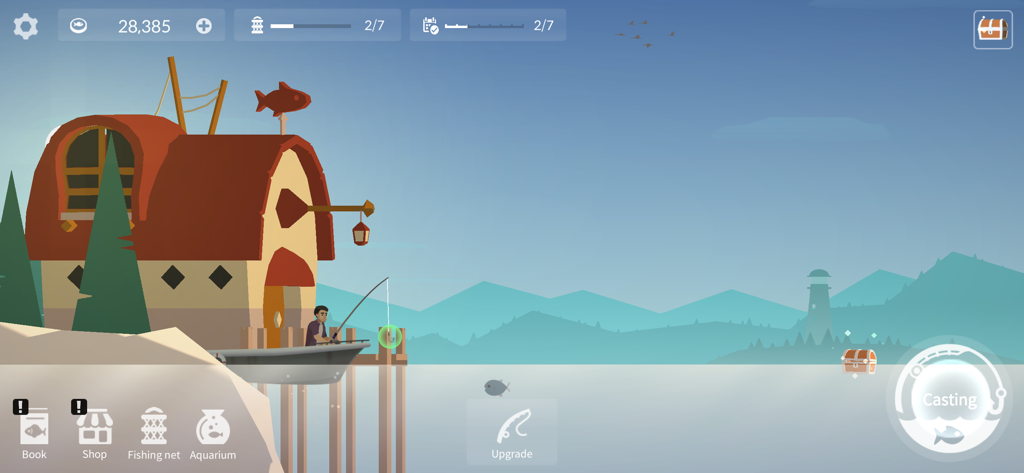Visit the Shop
This screenshot has height=473, width=1024.
[94, 434]
